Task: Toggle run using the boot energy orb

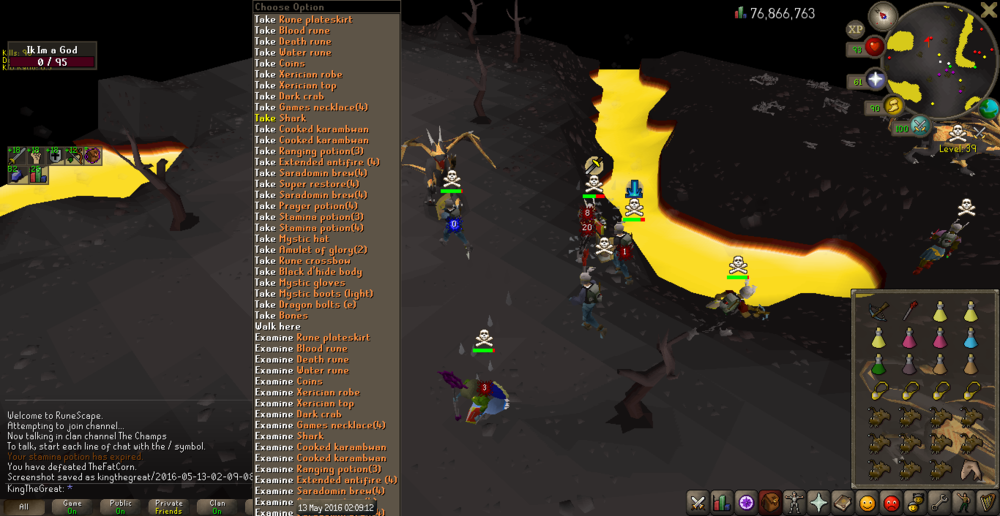Action: tap(893, 105)
